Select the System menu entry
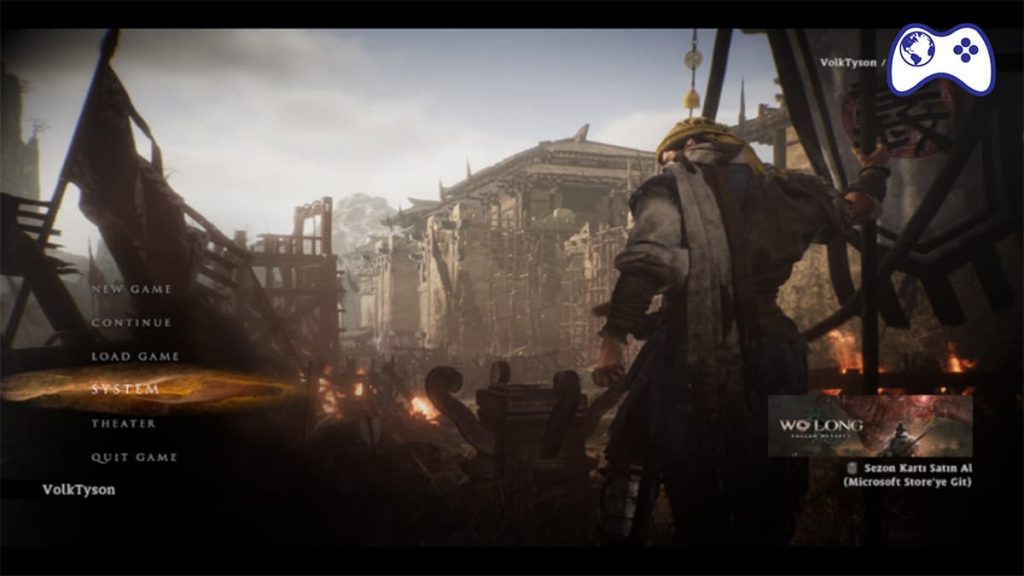 (x=125, y=389)
